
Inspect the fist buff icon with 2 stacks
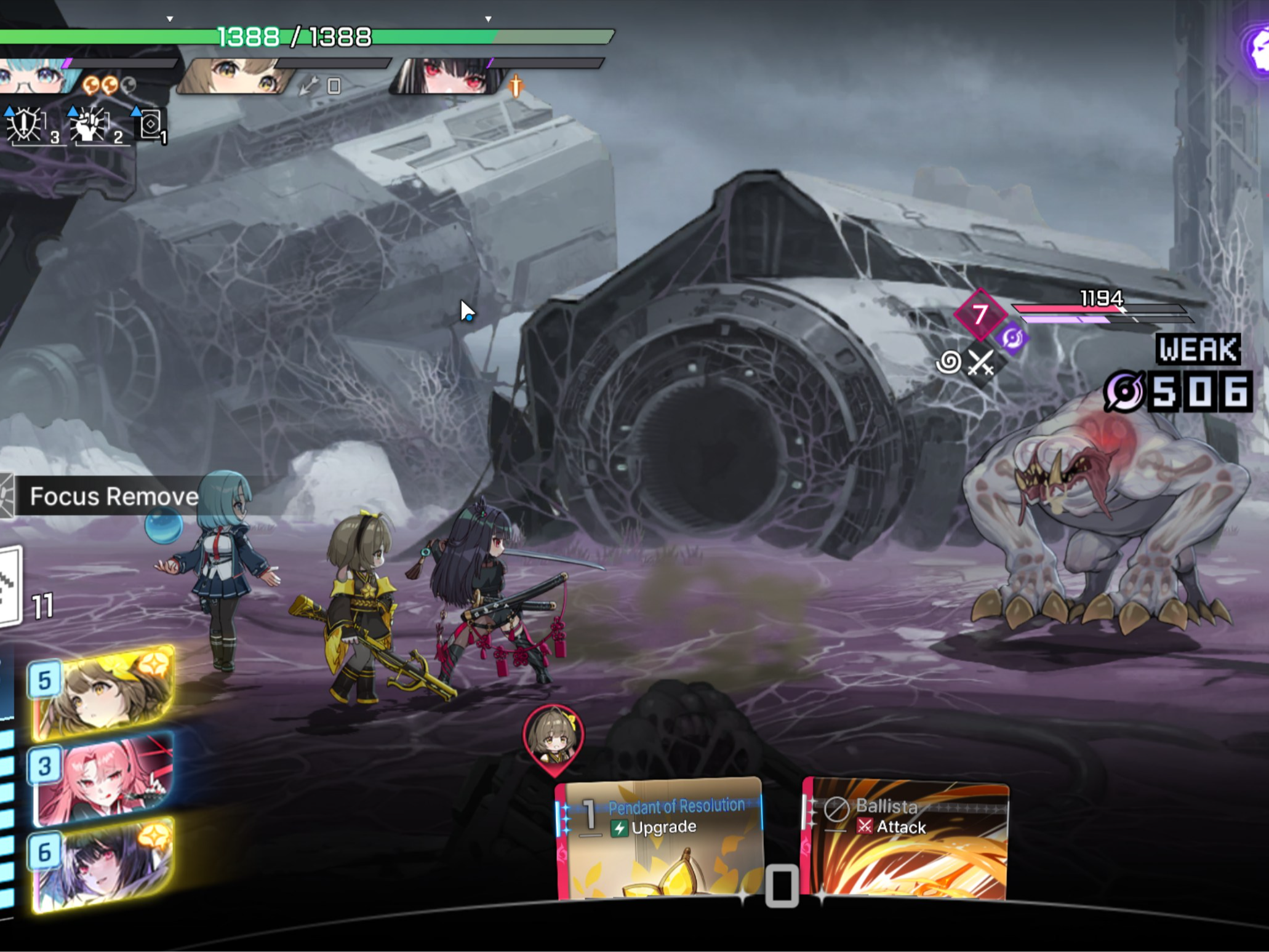[90, 126]
